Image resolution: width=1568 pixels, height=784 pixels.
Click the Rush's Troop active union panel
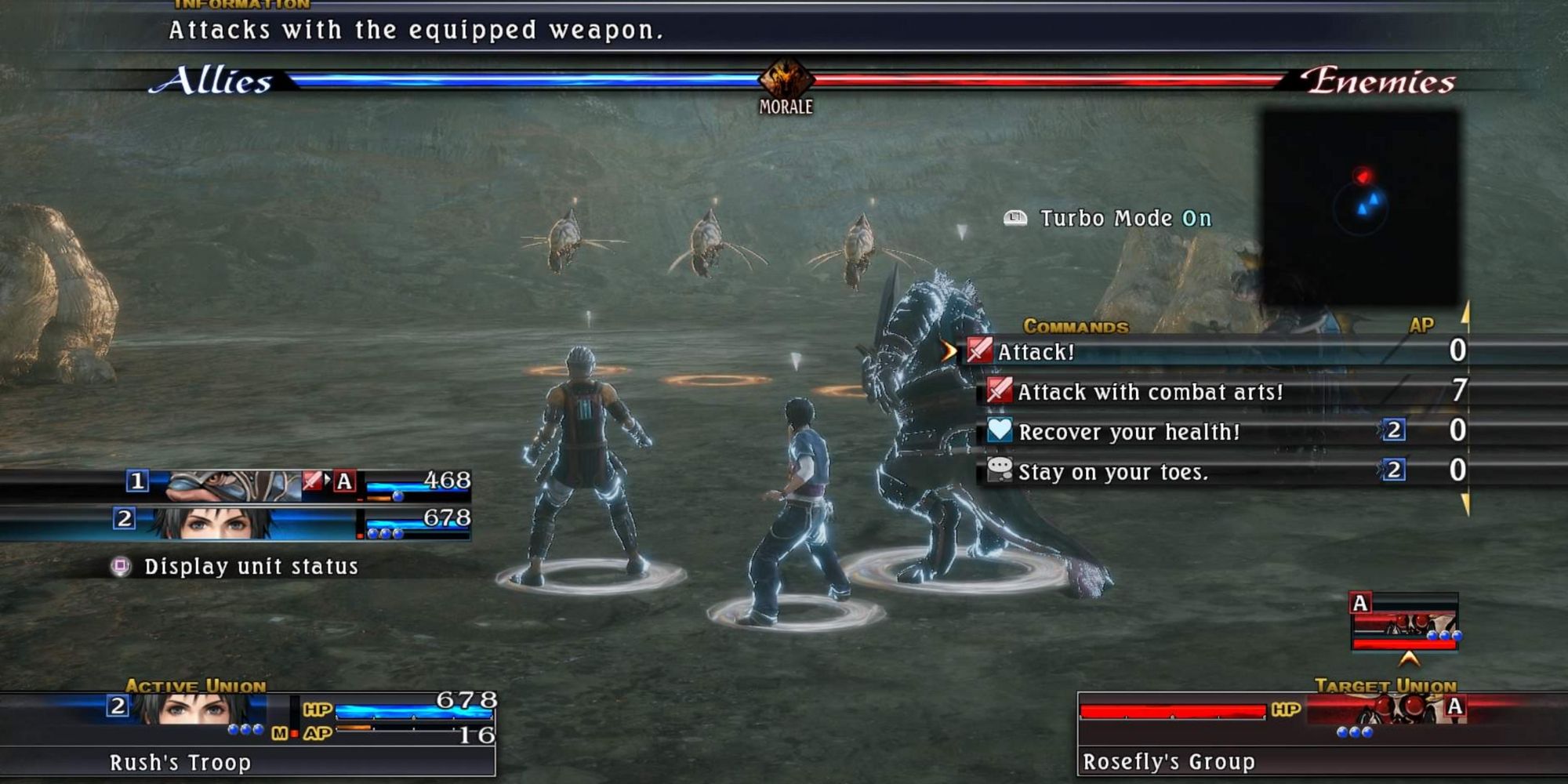click(248, 735)
